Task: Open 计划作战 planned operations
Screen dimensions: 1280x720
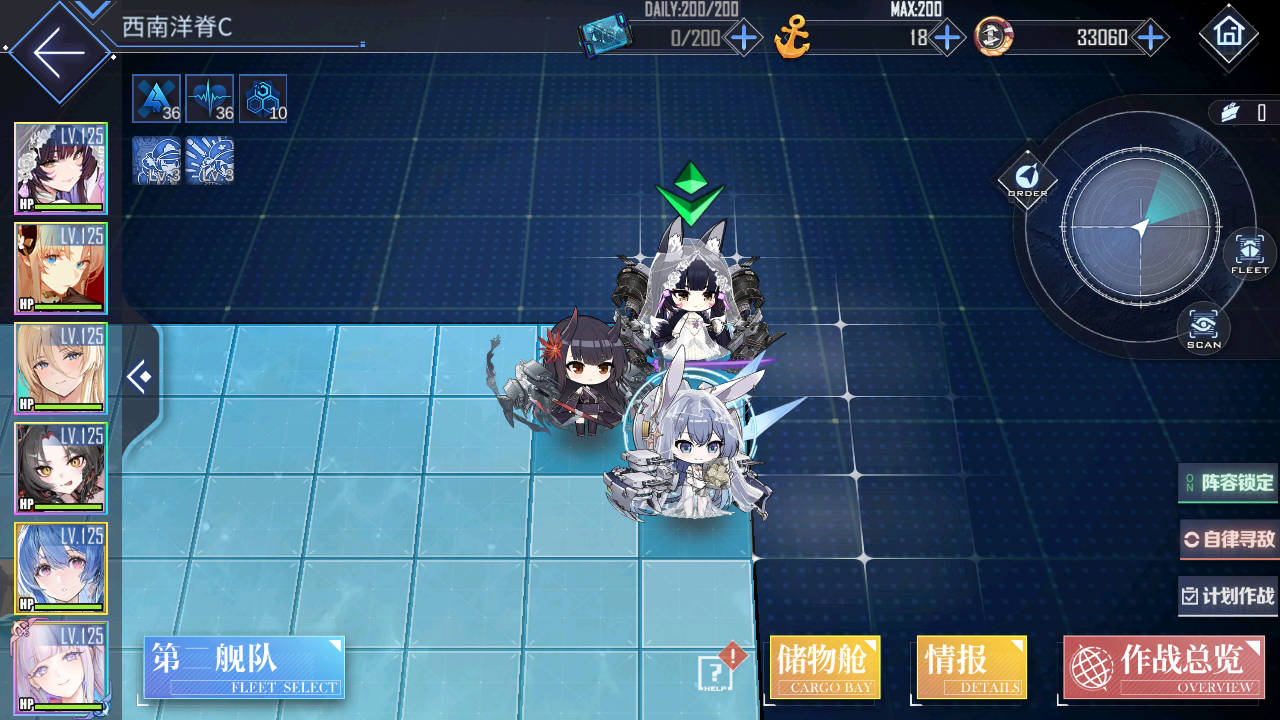Action: pos(1229,596)
